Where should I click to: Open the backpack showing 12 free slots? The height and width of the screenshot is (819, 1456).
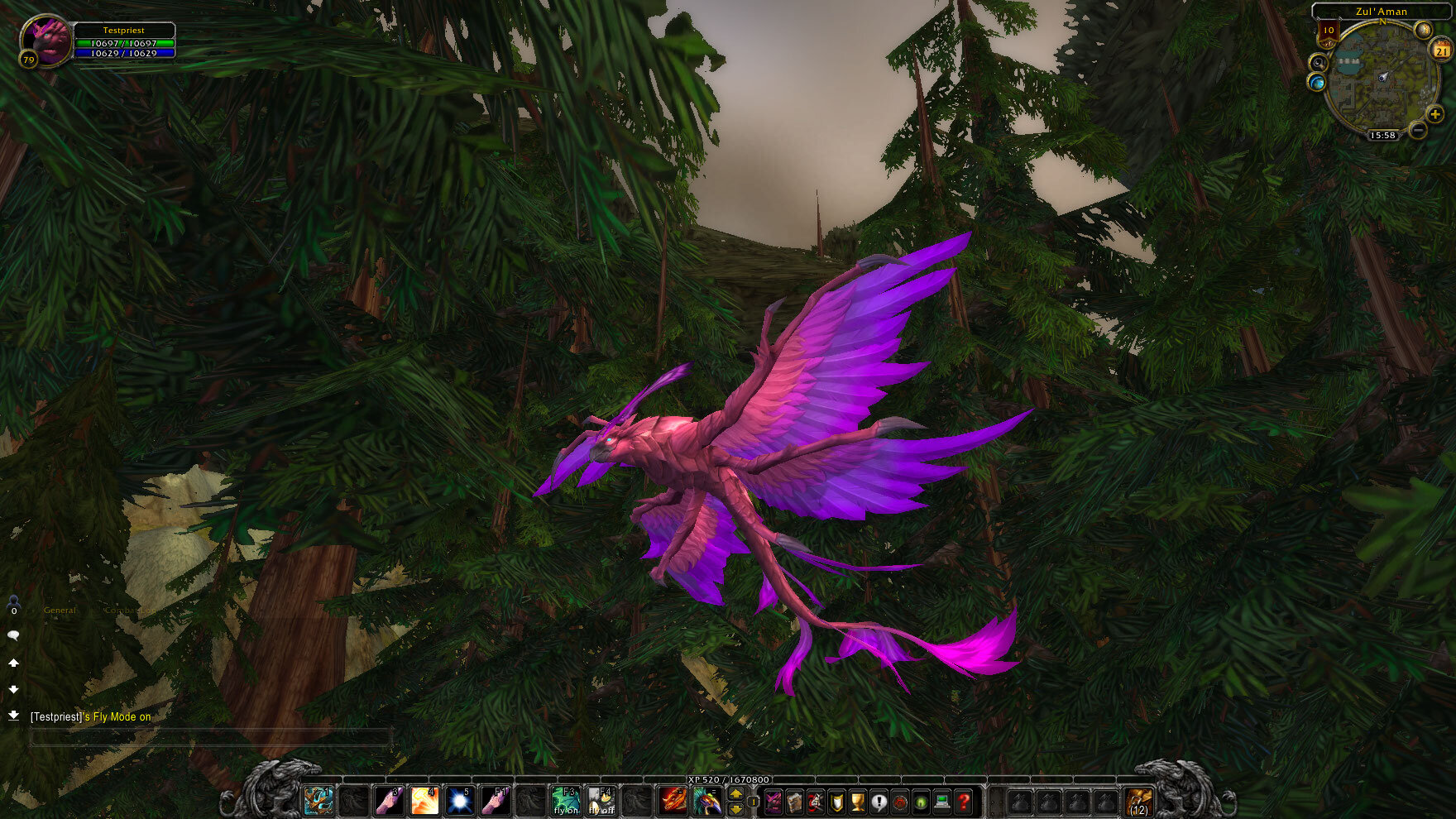[x=1140, y=801]
